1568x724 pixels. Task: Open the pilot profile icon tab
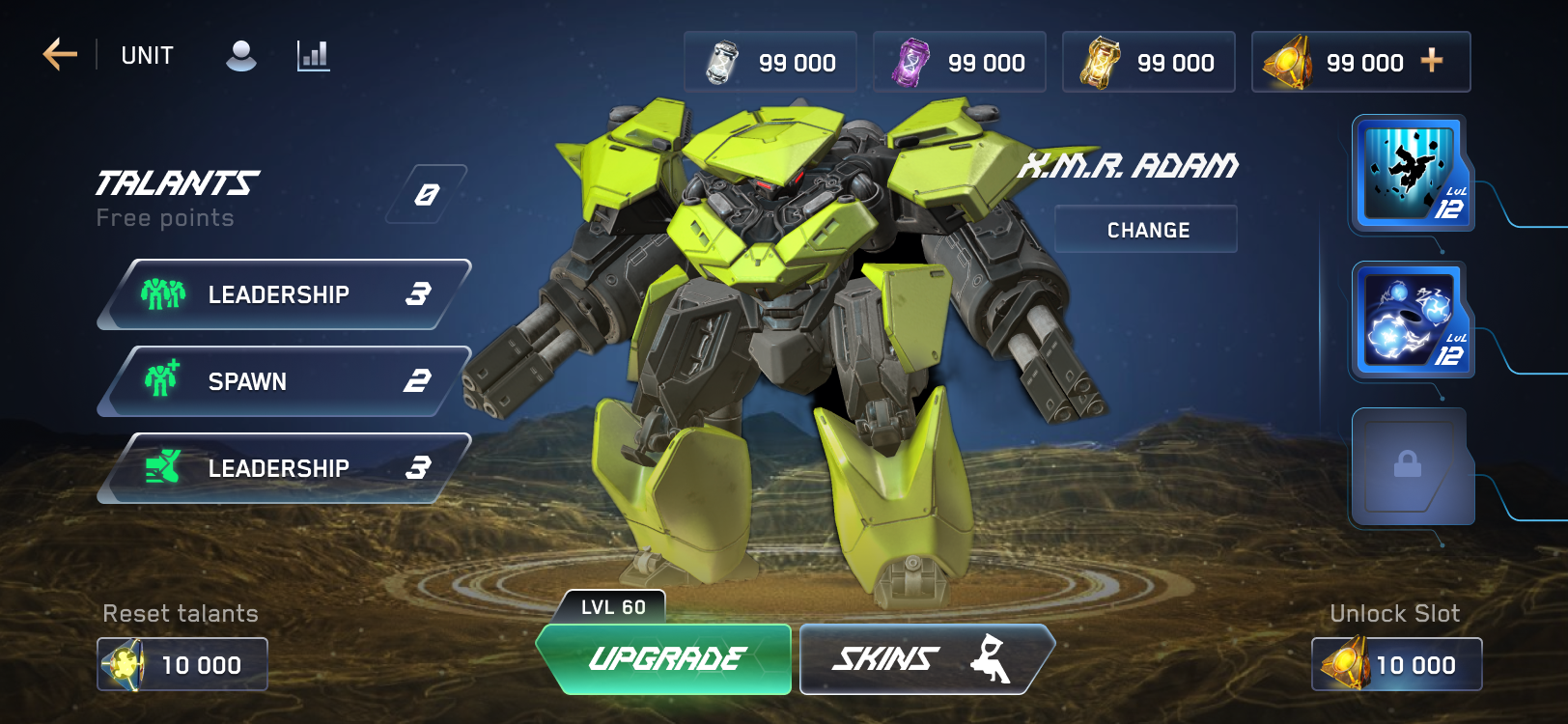(x=240, y=56)
